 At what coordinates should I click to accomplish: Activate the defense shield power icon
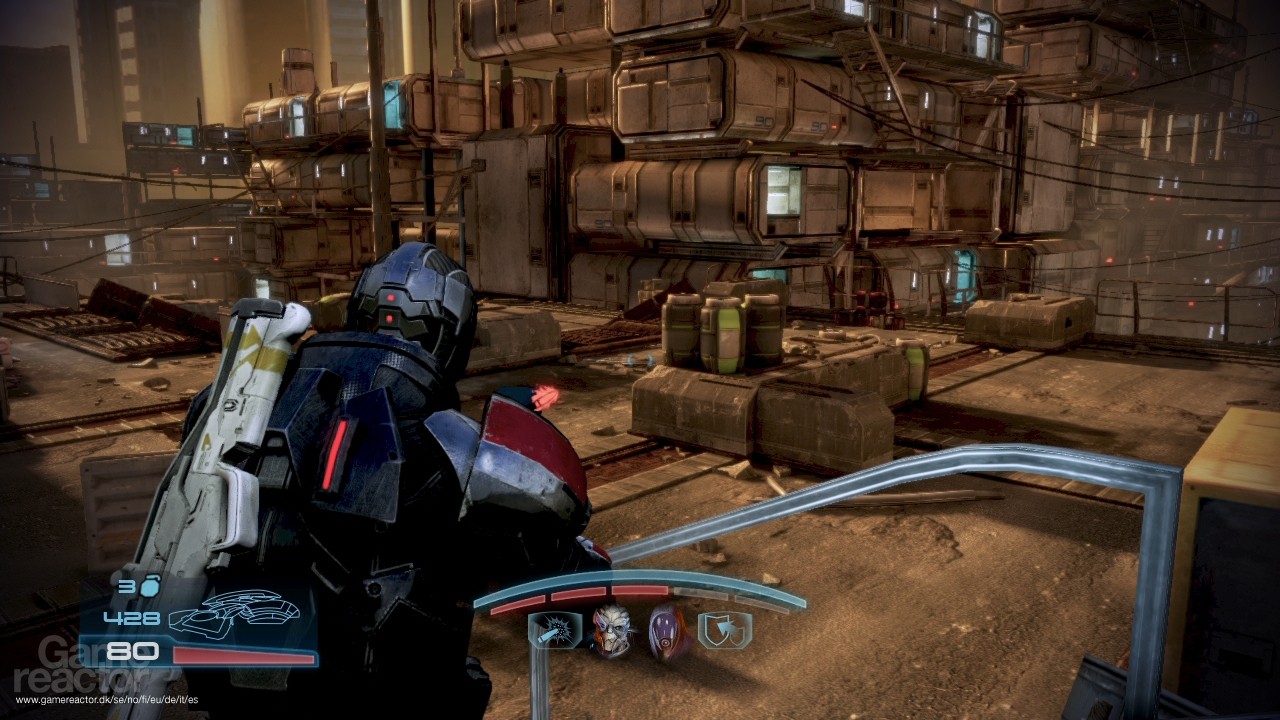point(724,630)
